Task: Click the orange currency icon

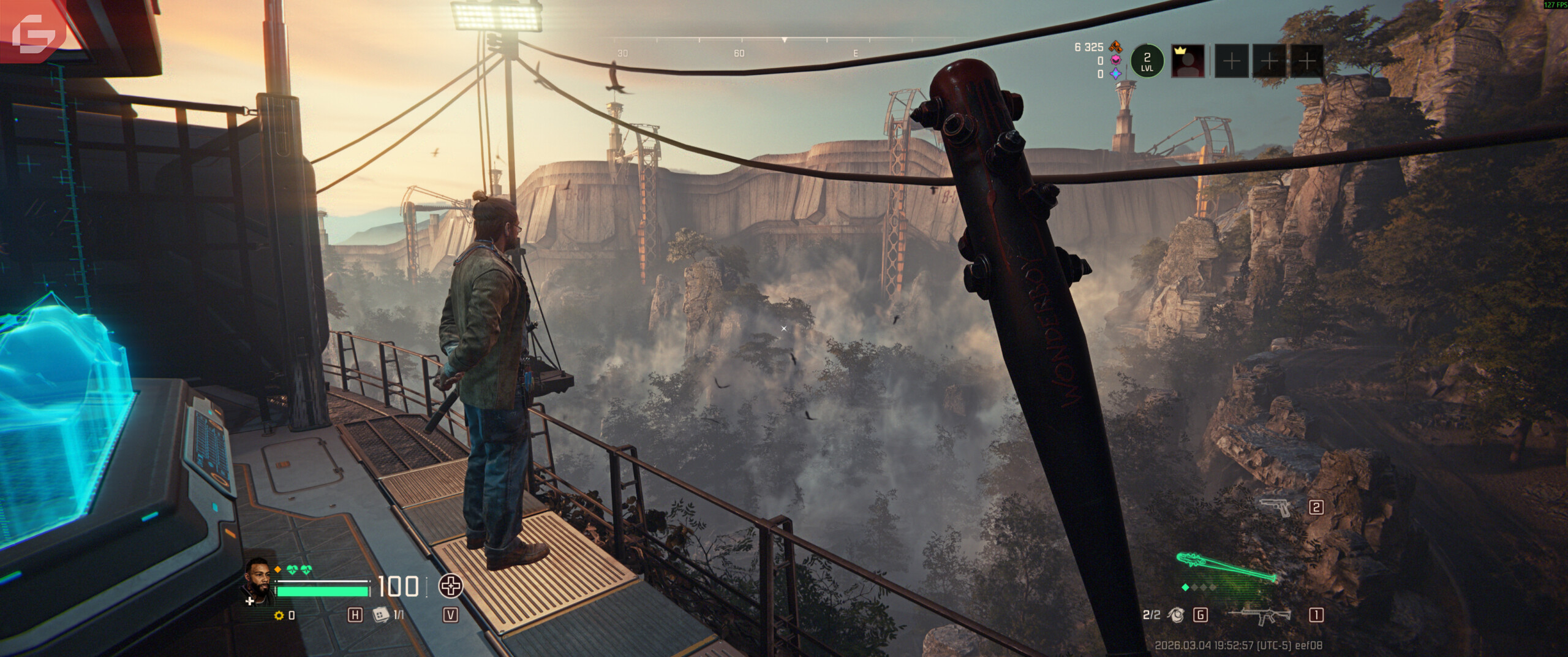Action: point(1115,47)
